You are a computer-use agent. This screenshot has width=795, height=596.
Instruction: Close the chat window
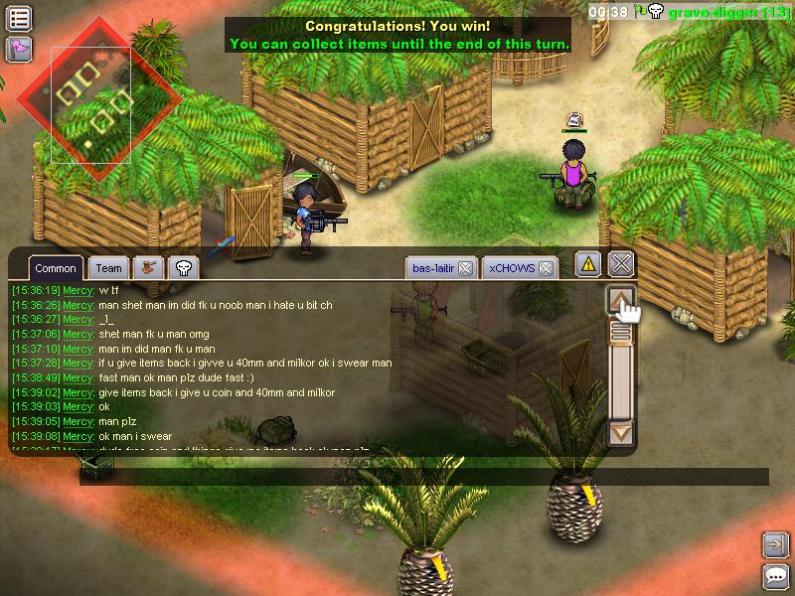click(x=621, y=264)
